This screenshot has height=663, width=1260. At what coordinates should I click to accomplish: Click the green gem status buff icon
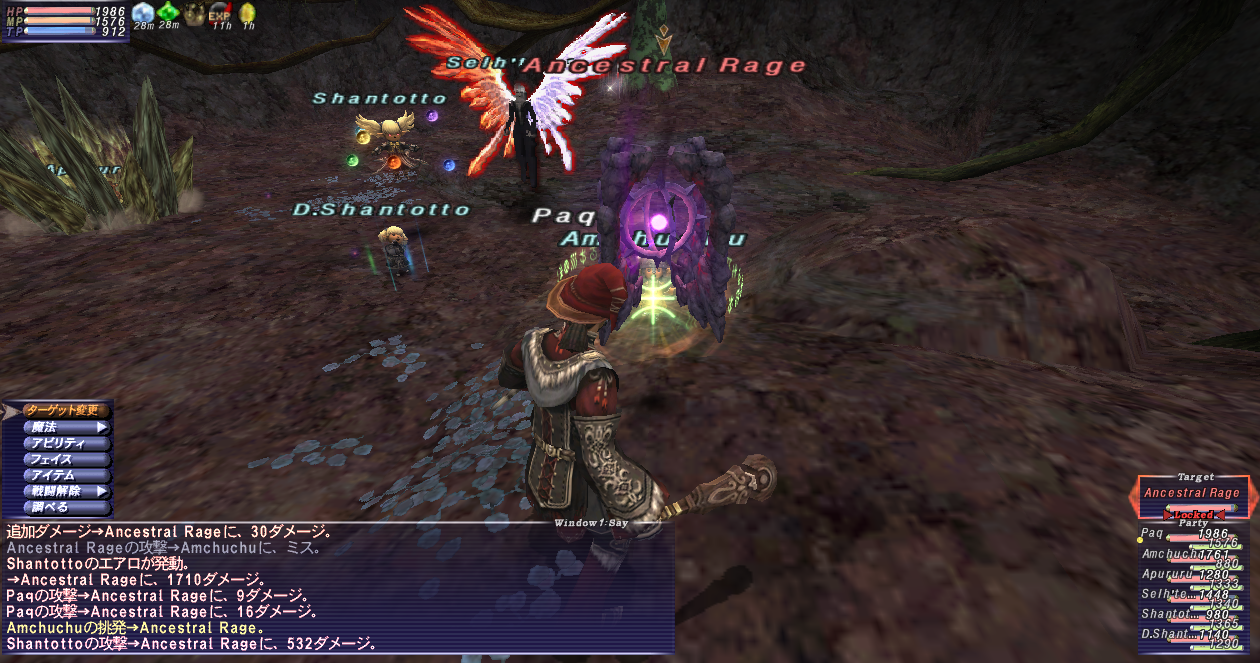coord(168,14)
